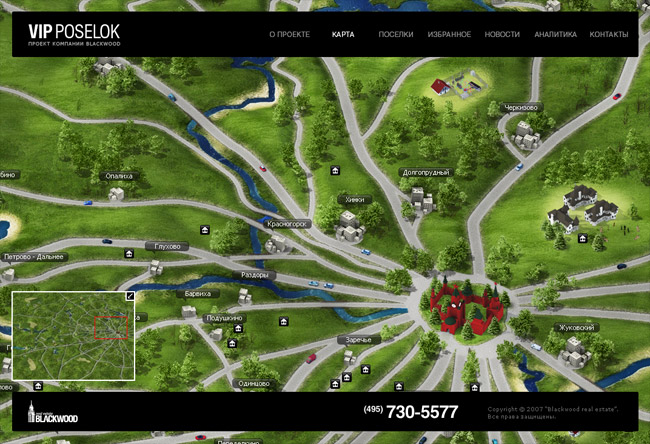Click the red viewport box on the minimap
This screenshot has height=444, width=650.
[108, 327]
